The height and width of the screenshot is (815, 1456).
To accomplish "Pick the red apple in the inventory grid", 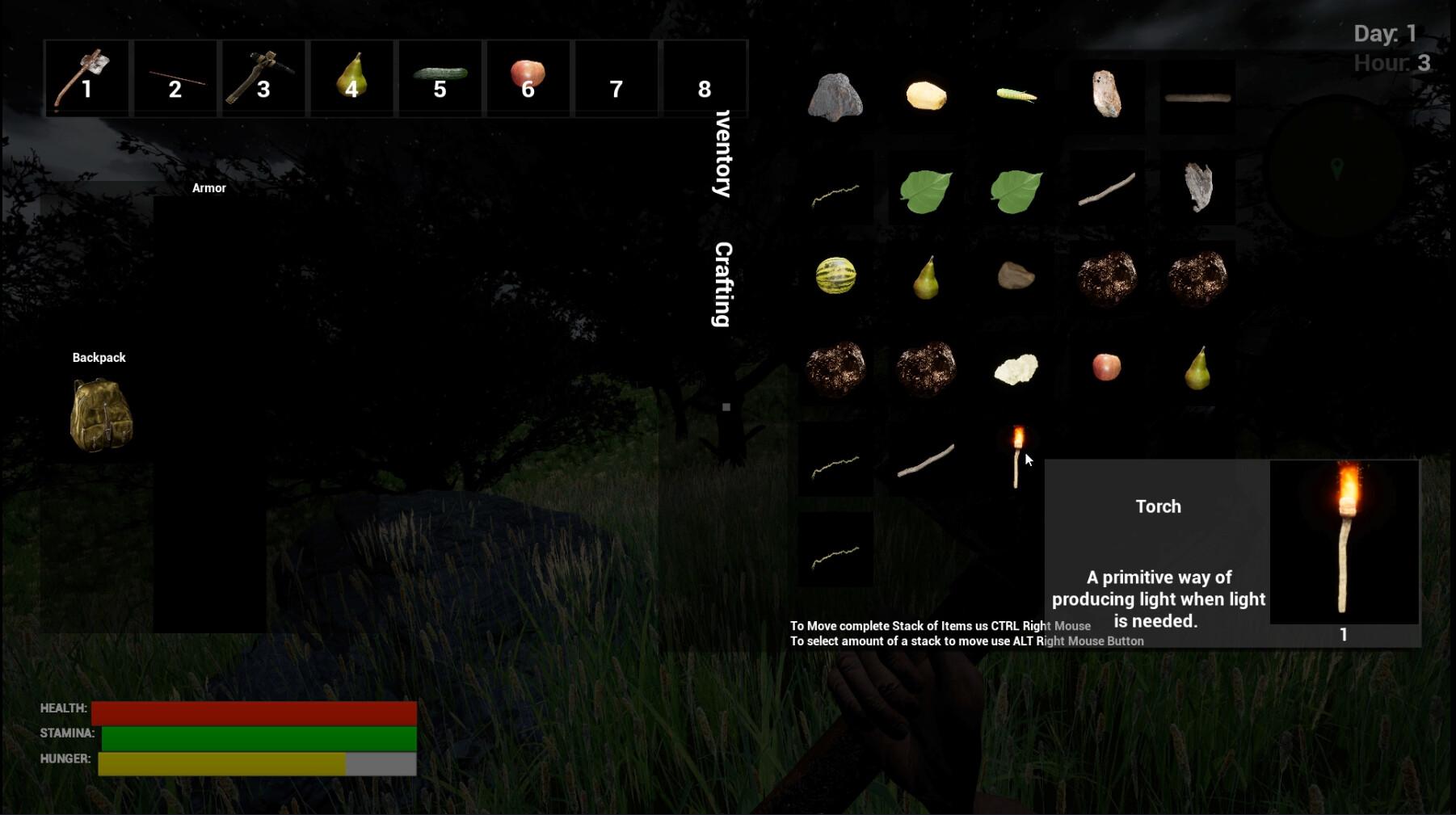I will [x=1106, y=367].
